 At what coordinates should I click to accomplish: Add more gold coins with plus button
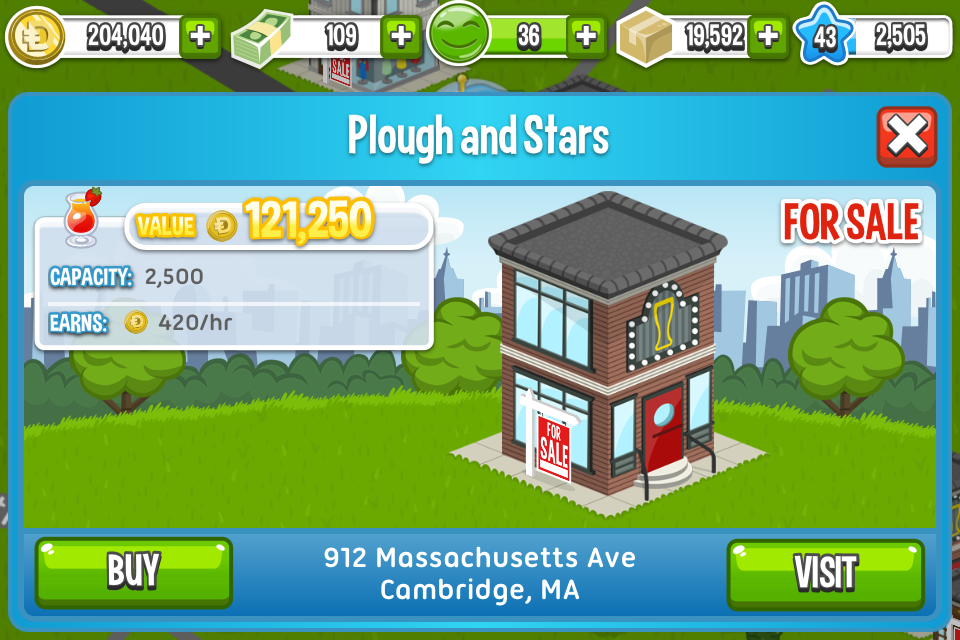point(200,37)
